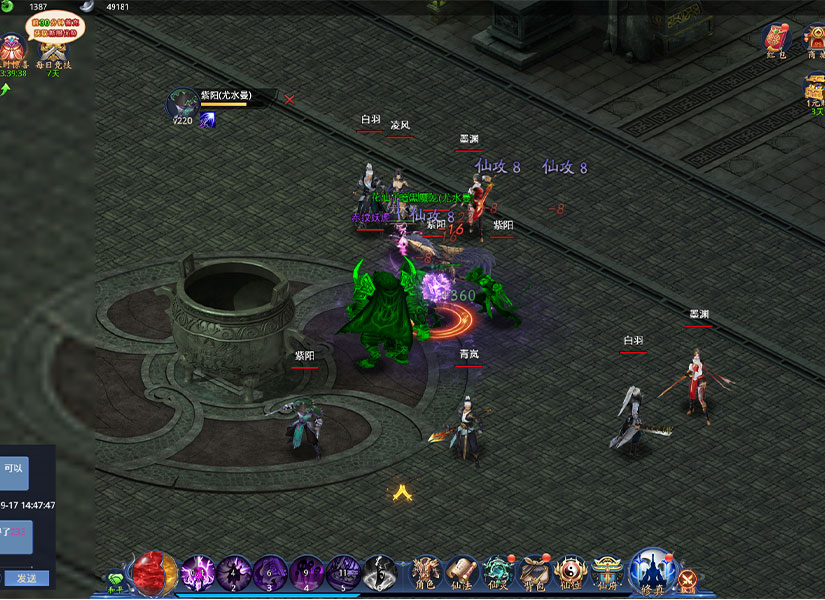Image resolution: width=825 pixels, height=600 pixels.
Task: Use the purple skill in slot 4
Action: 306,573
